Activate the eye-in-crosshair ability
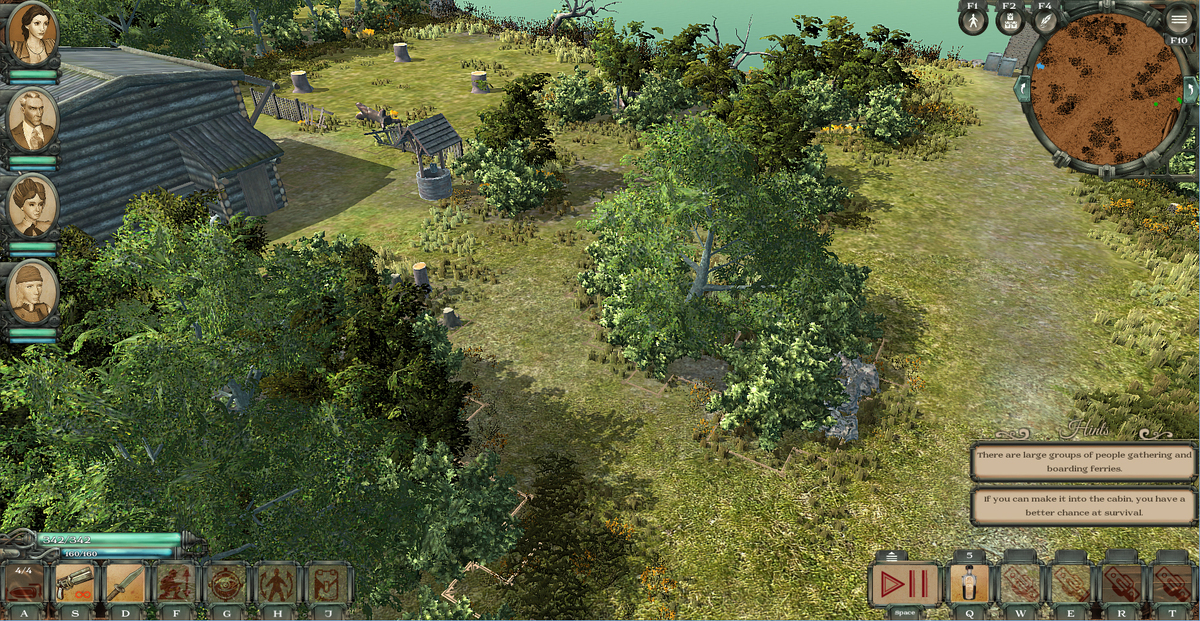 pos(226,583)
